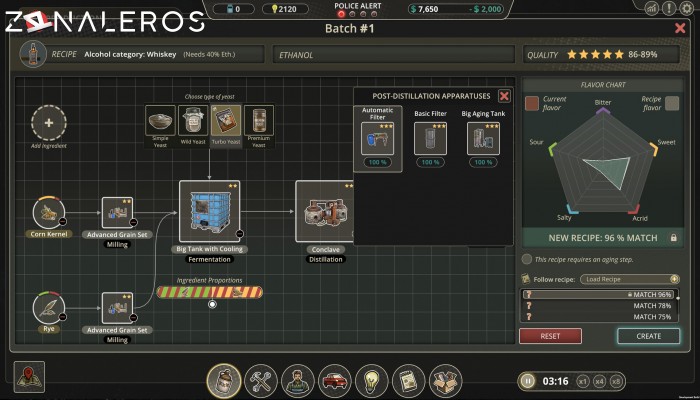This screenshot has width=700, height=400.
Task: Select Wild Yeast type
Action: point(193,122)
